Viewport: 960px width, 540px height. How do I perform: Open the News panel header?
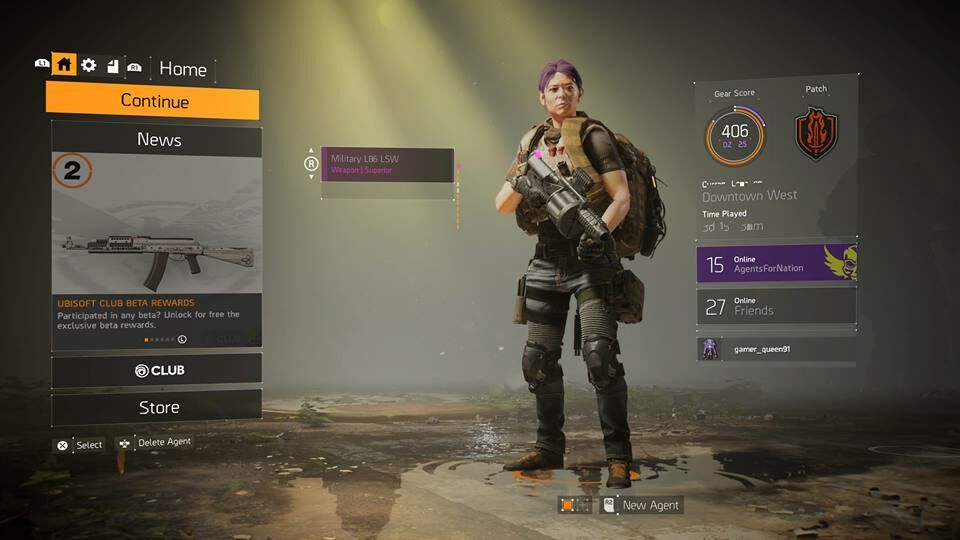pyautogui.click(x=158, y=140)
